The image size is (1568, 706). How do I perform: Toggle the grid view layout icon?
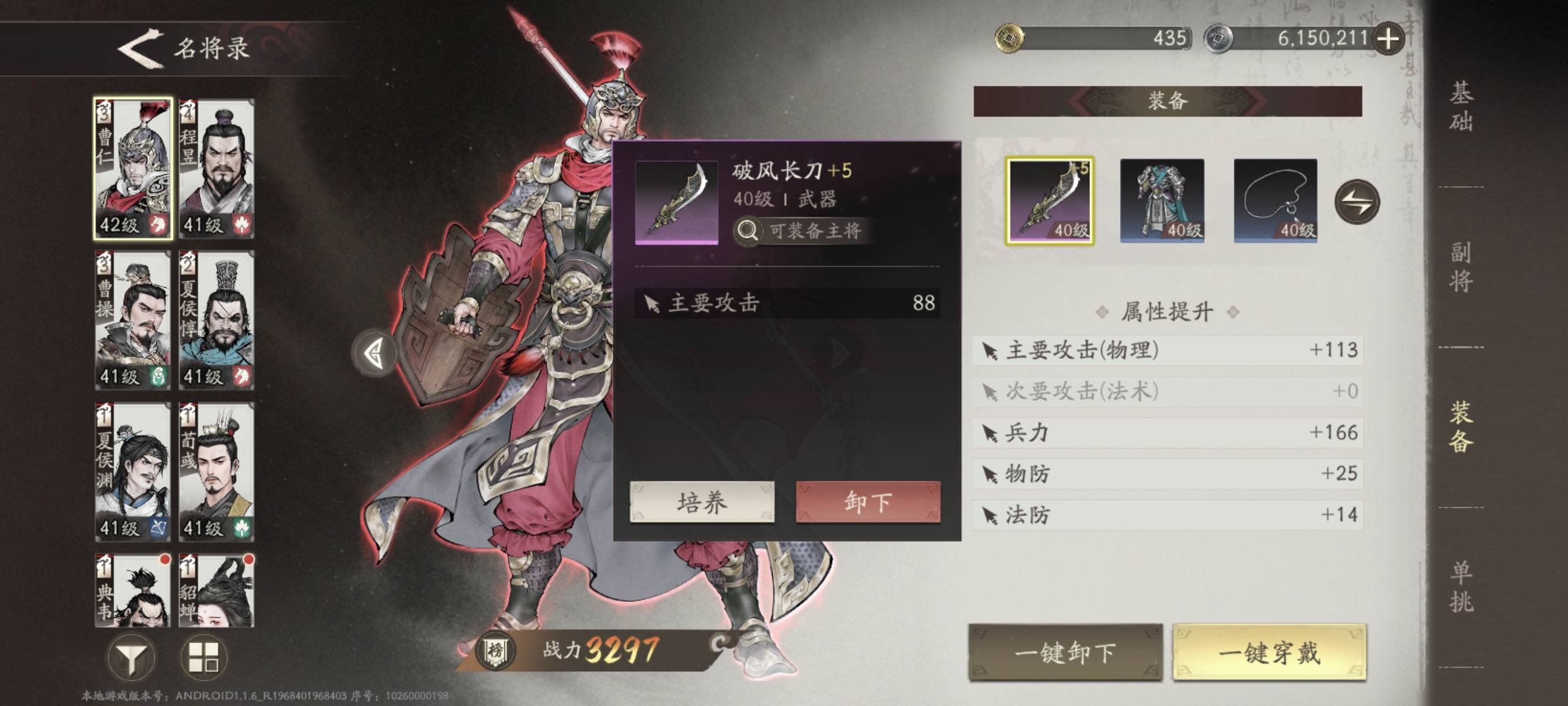click(x=204, y=657)
